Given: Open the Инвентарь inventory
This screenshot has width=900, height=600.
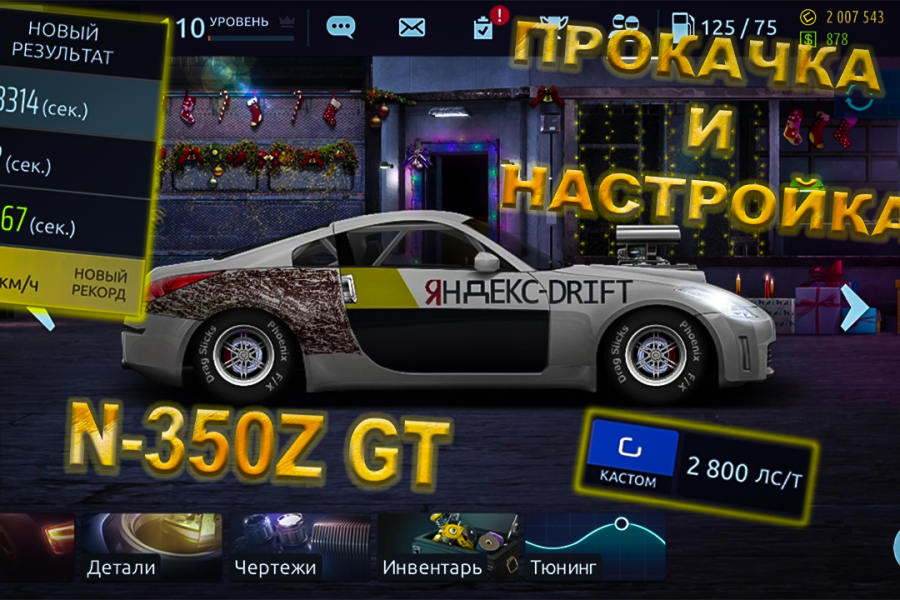Looking at the screenshot, I should pos(448,547).
